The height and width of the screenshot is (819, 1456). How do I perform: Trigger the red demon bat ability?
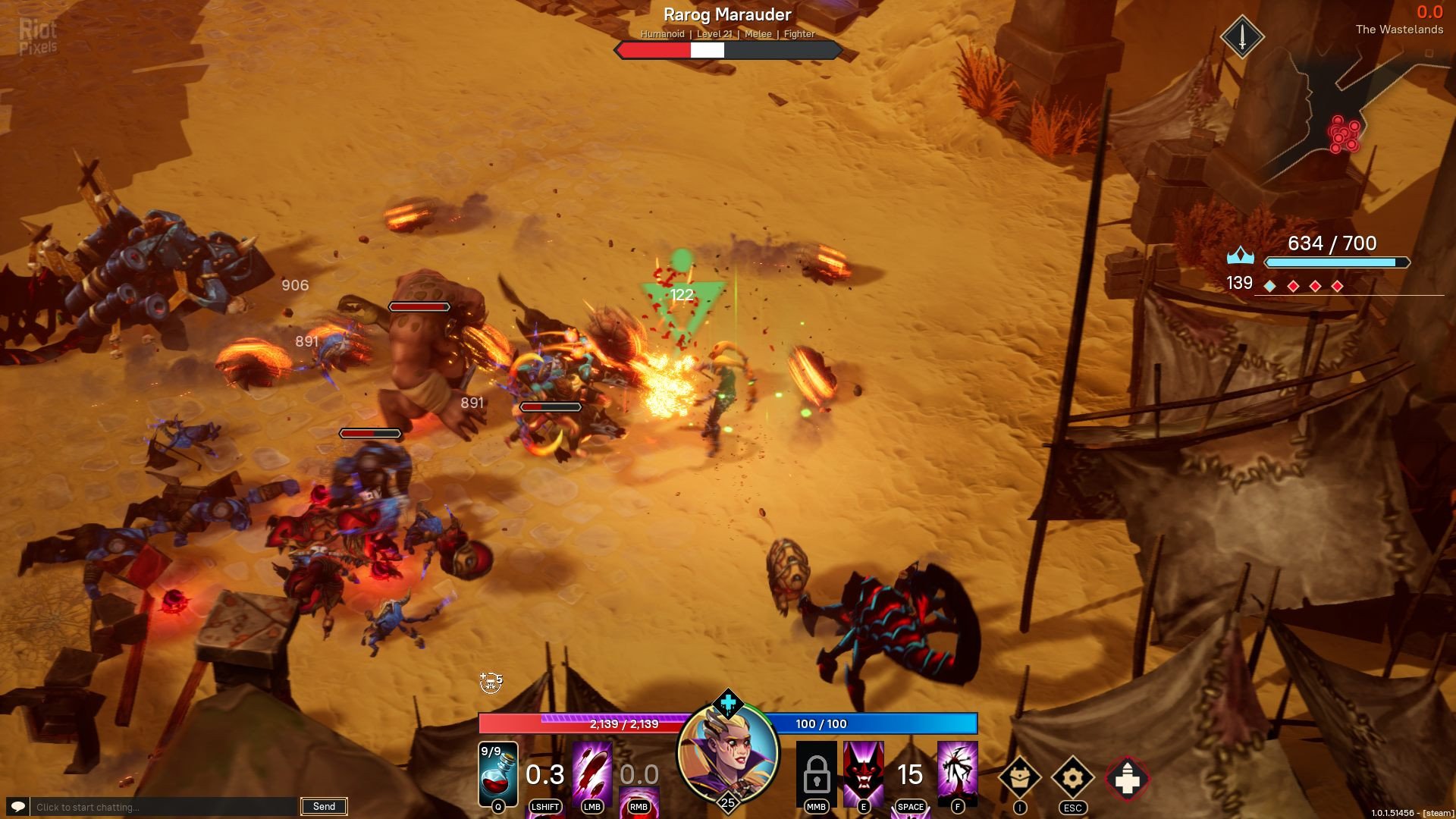point(863,771)
